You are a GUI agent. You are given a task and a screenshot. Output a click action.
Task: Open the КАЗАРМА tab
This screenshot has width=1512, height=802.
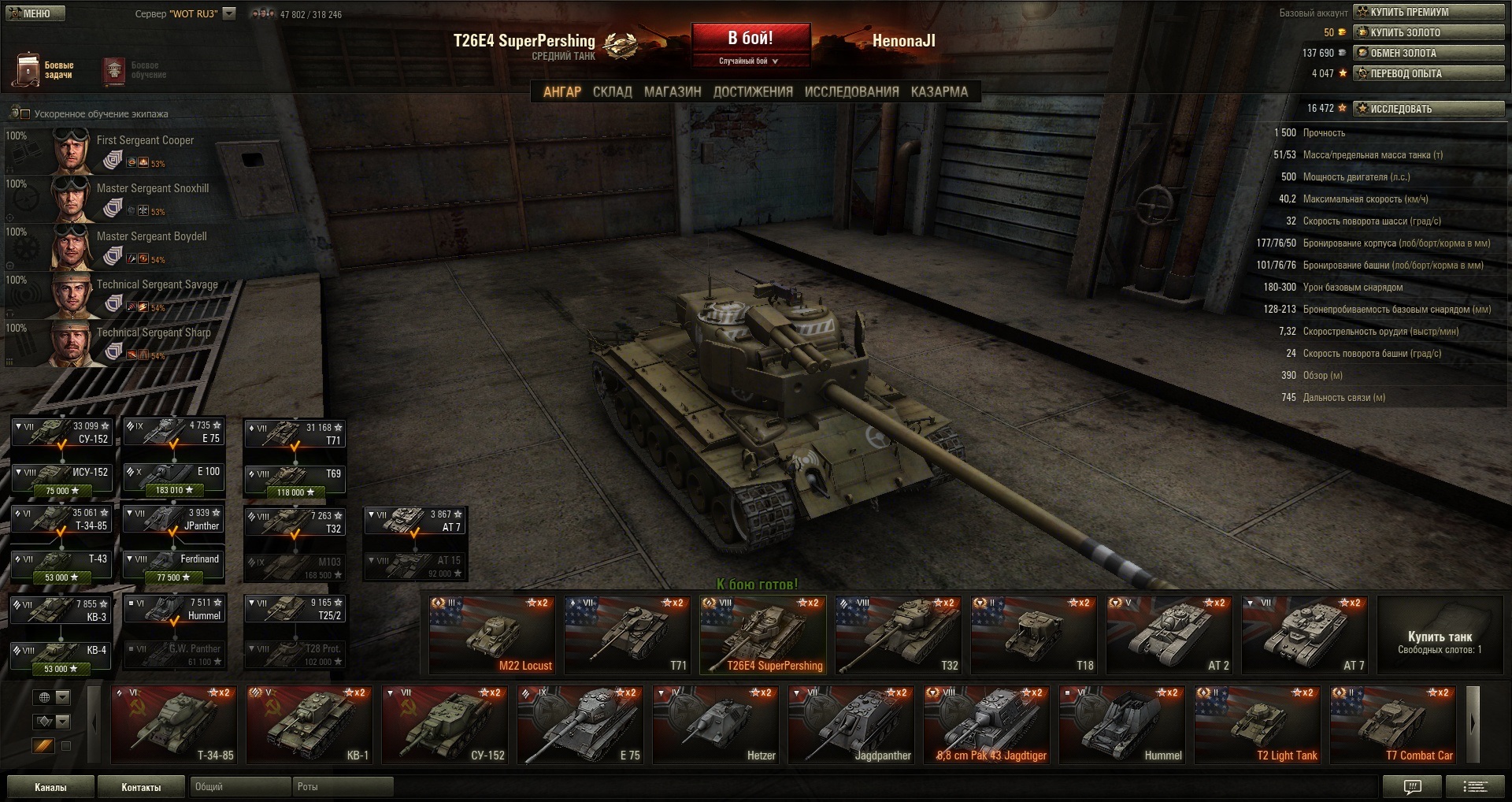tap(939, 91)
